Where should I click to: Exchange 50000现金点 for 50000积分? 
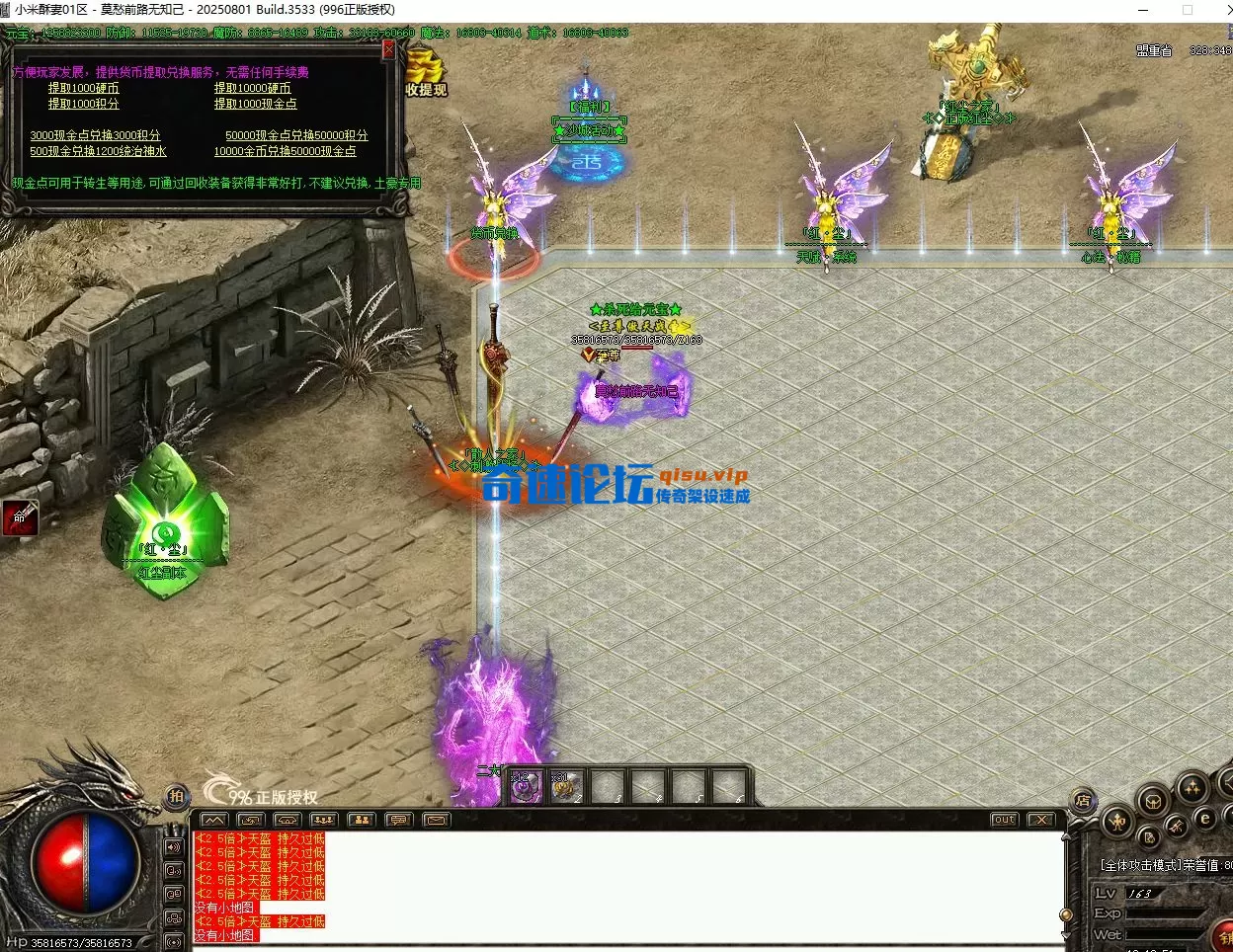pyautogui.click(x=296, y=135)
